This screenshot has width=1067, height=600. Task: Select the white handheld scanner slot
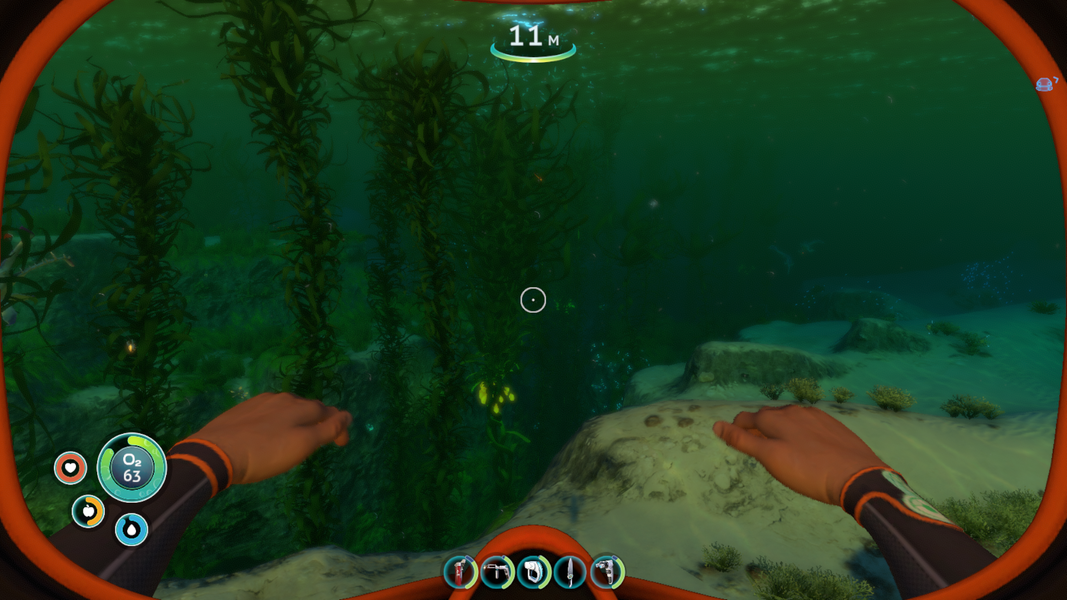click(x=533, y=572)
